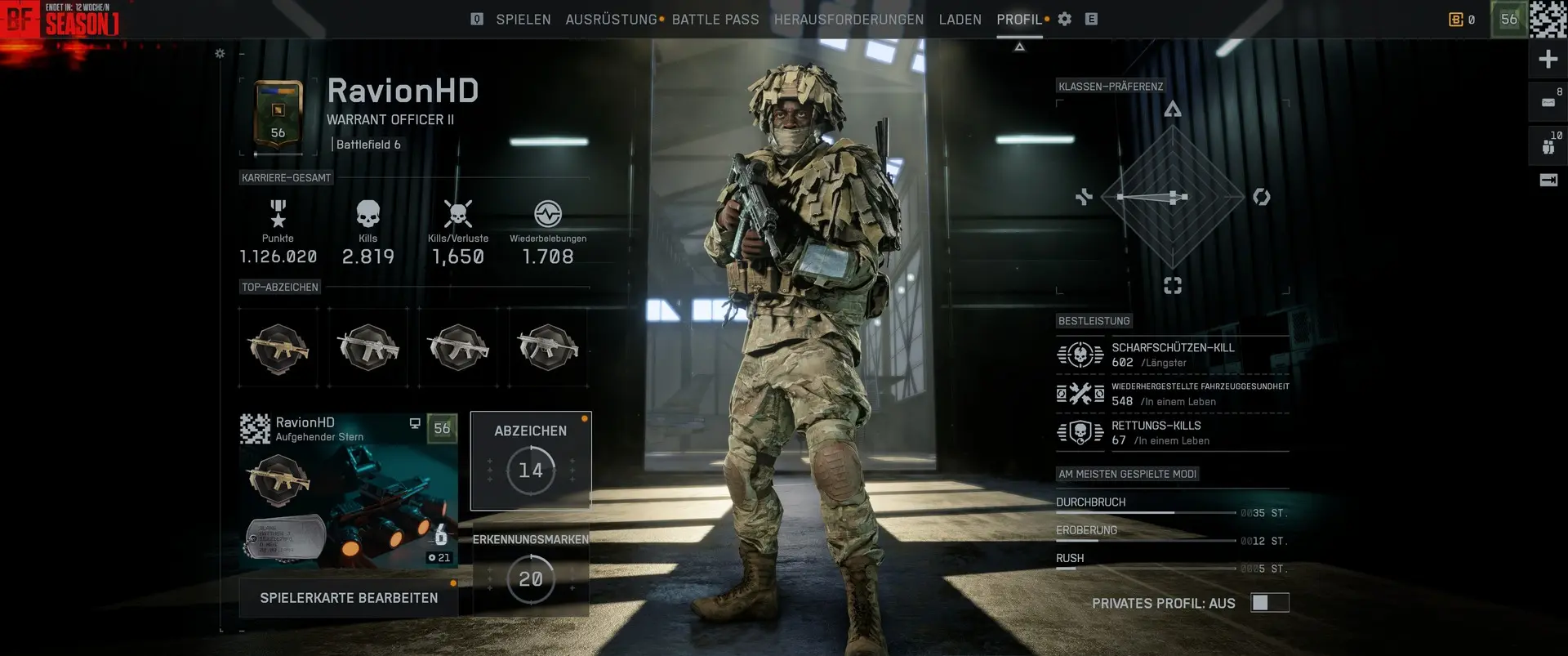Switch to the Ausrüstung tab
1568x656 pixels.
click(x=611, y=20)
